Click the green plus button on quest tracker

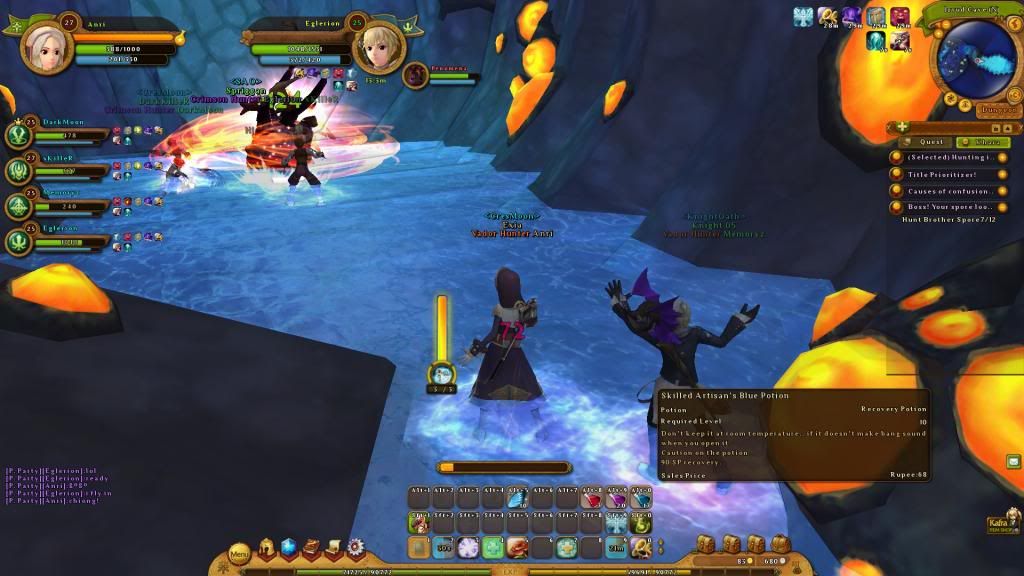tap(902, 128)
